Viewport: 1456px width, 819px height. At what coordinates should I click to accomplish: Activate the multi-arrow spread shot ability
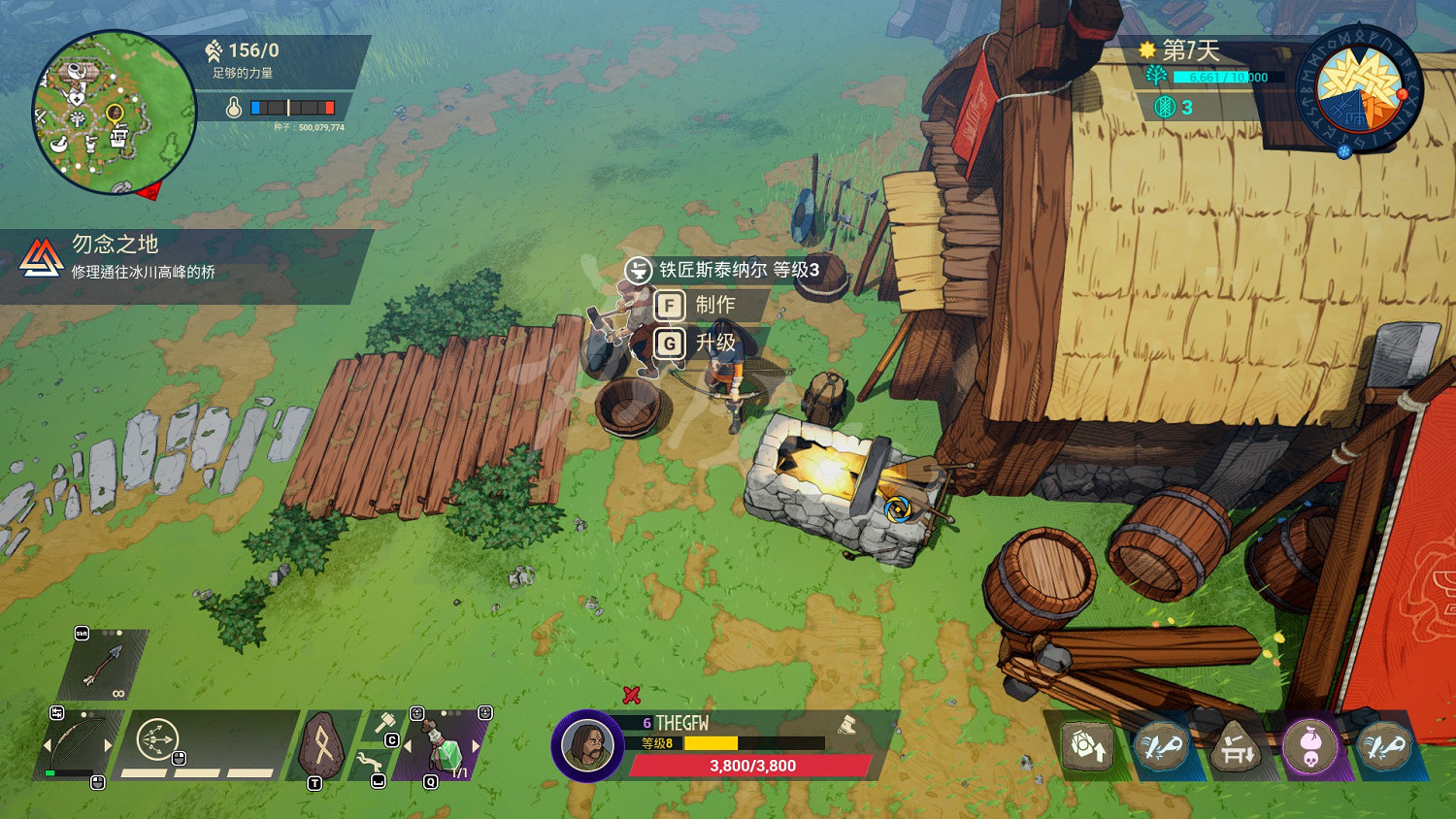156,740
